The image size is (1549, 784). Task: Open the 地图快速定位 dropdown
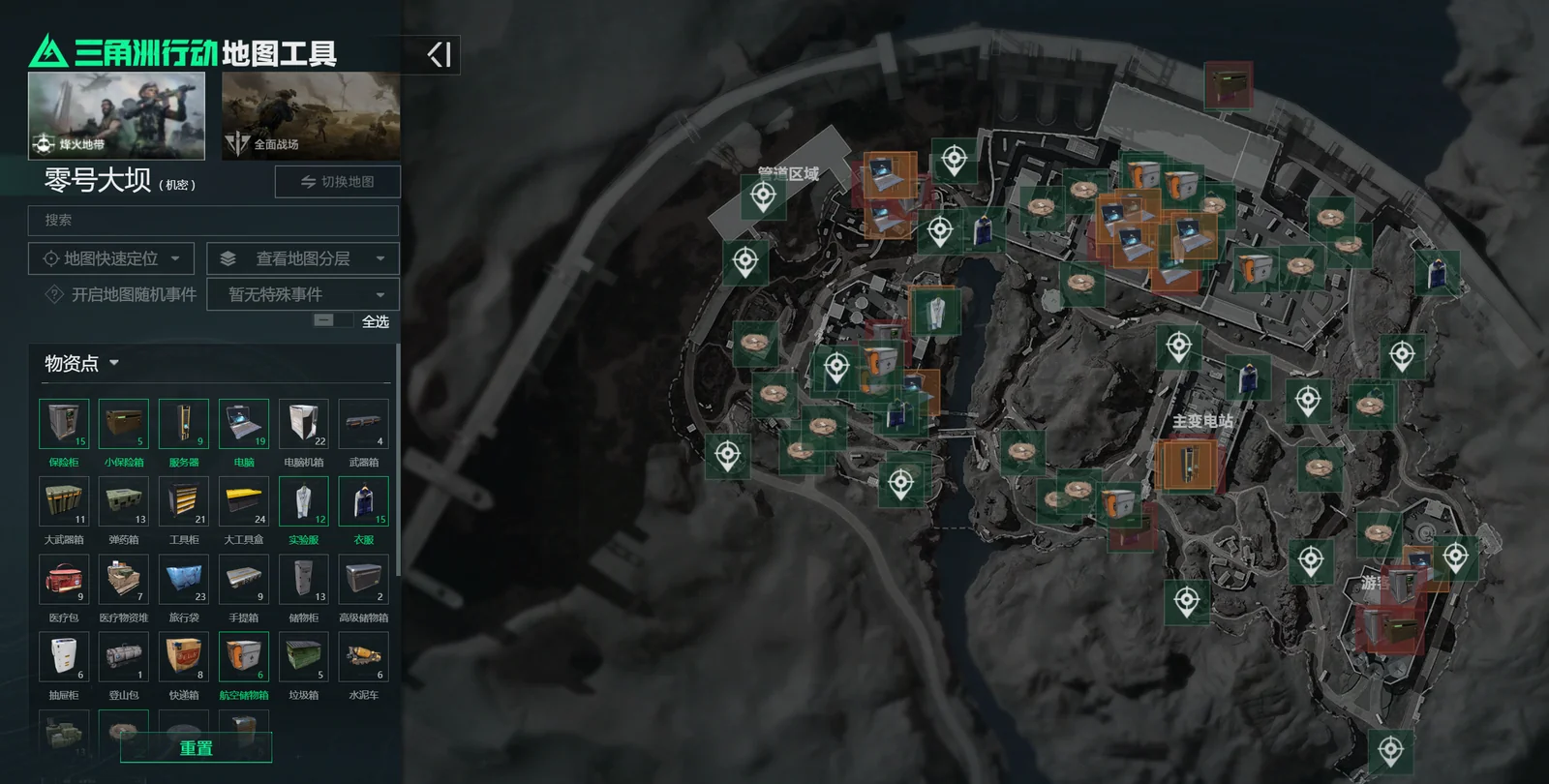point(111,258)
